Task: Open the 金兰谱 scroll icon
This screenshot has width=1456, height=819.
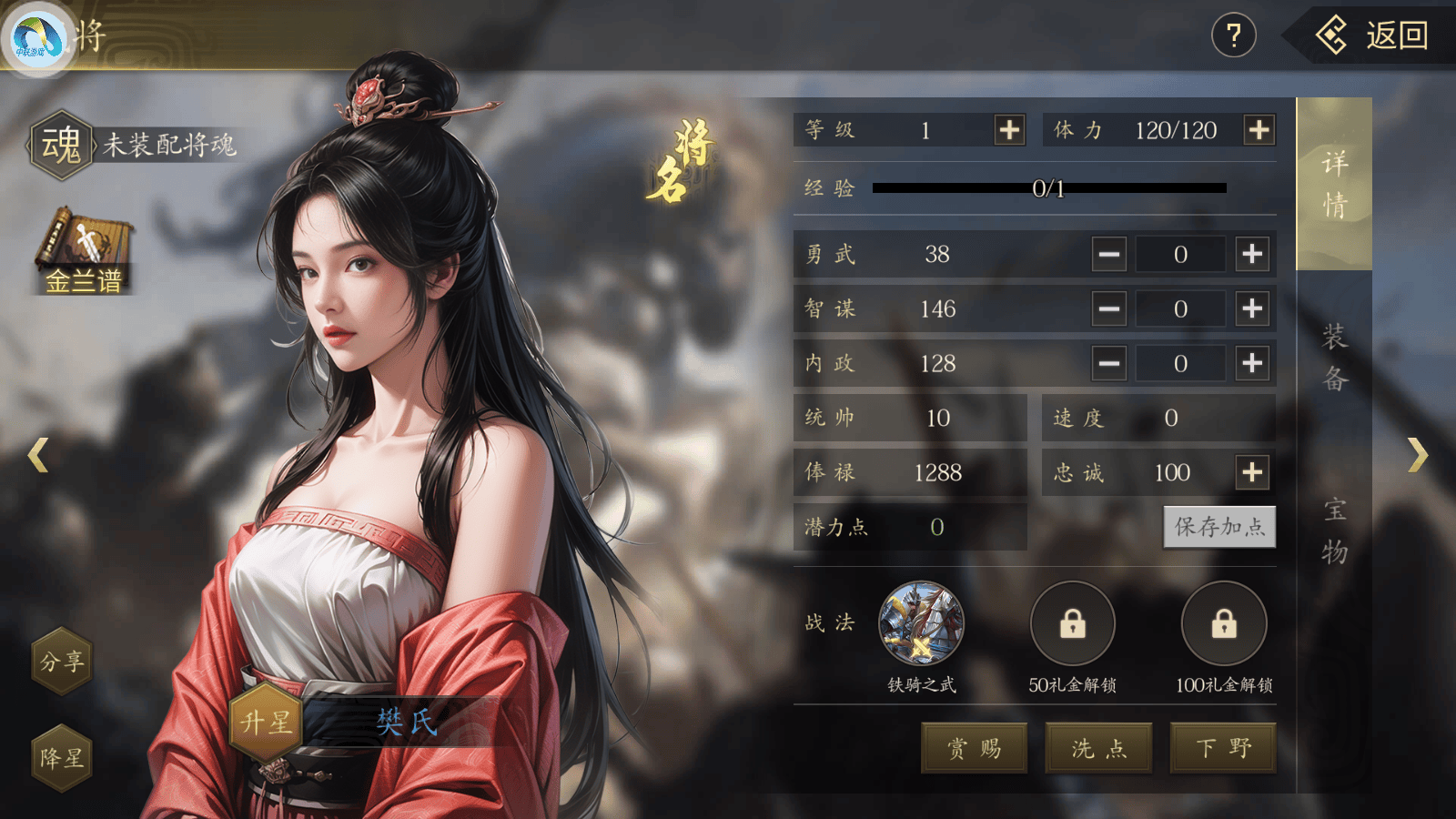Action: point(82,246)
